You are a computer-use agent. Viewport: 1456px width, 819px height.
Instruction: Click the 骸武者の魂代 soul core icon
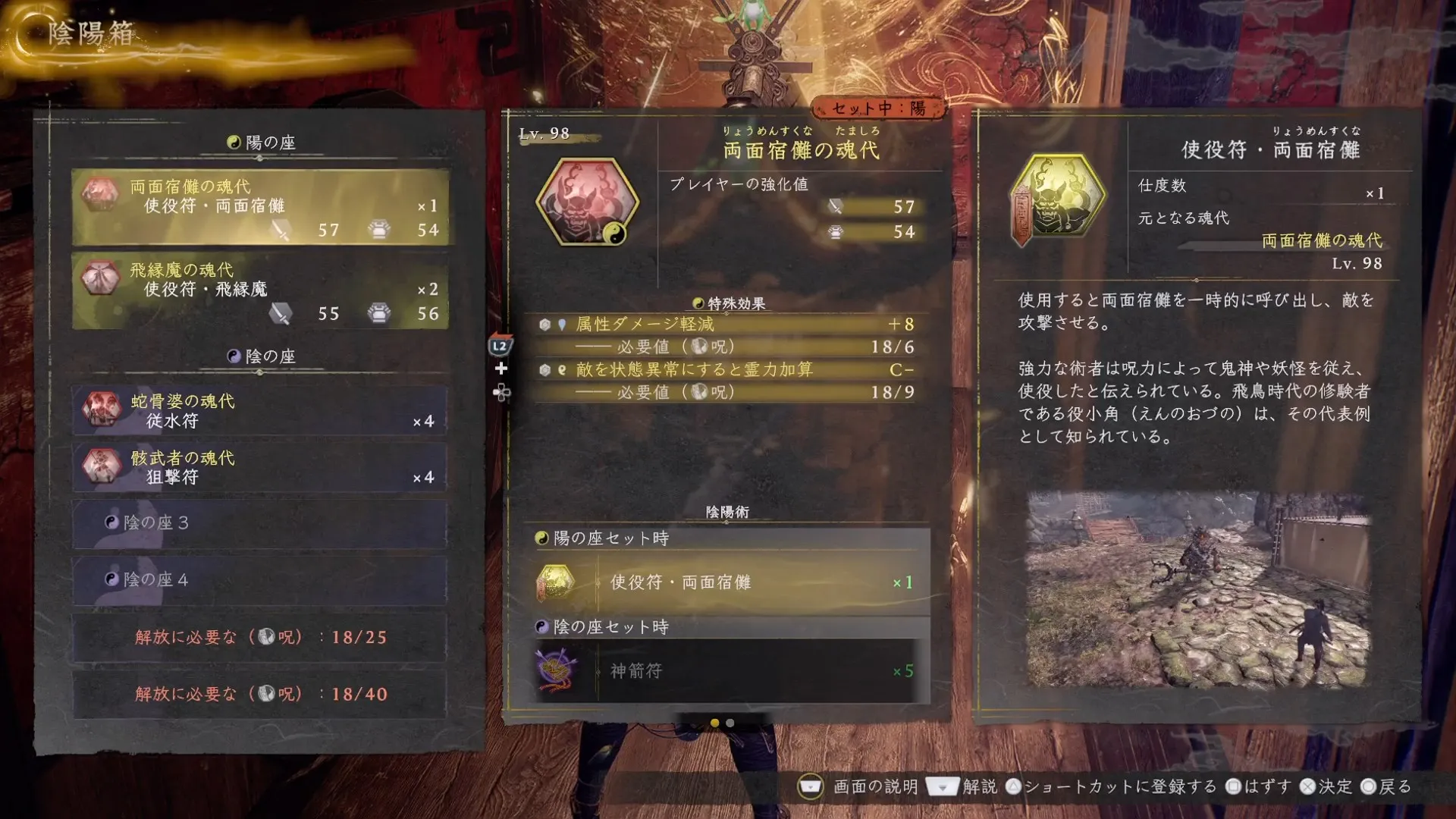pos(104,468)
